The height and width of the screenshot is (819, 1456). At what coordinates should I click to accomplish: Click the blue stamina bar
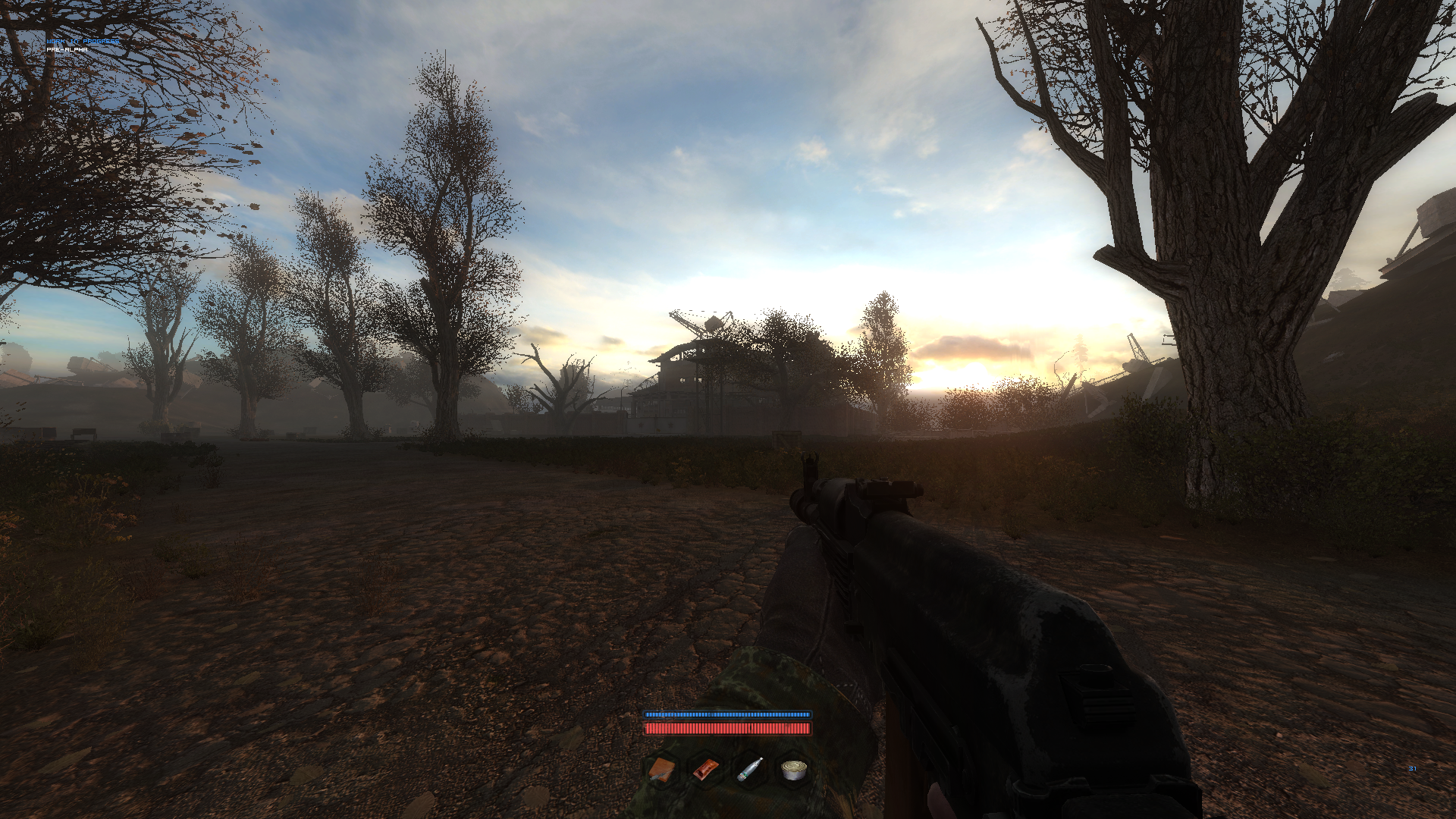pos(728,714)
